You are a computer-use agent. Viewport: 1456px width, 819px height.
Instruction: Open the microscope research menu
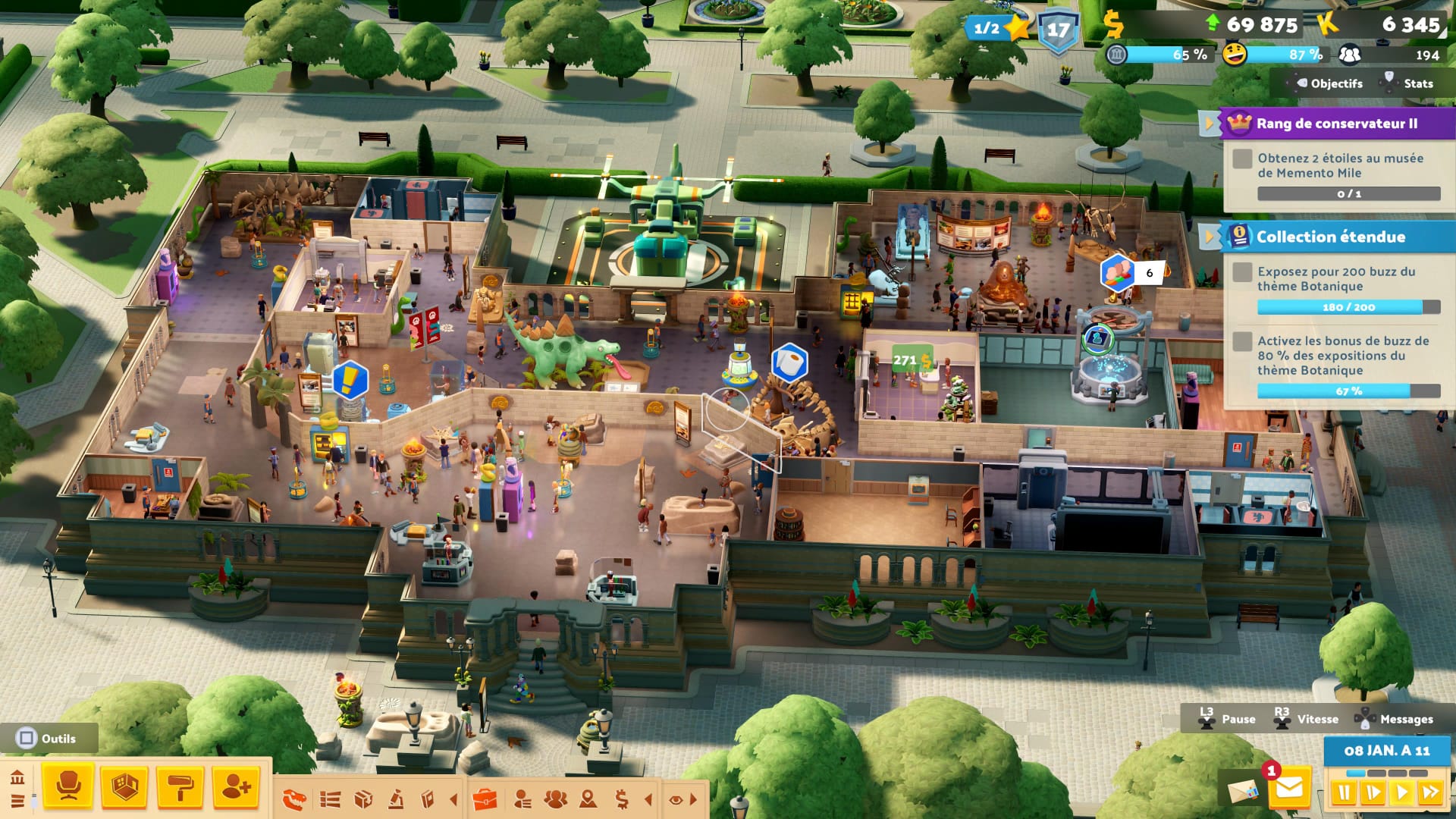(x=395, y=799)
